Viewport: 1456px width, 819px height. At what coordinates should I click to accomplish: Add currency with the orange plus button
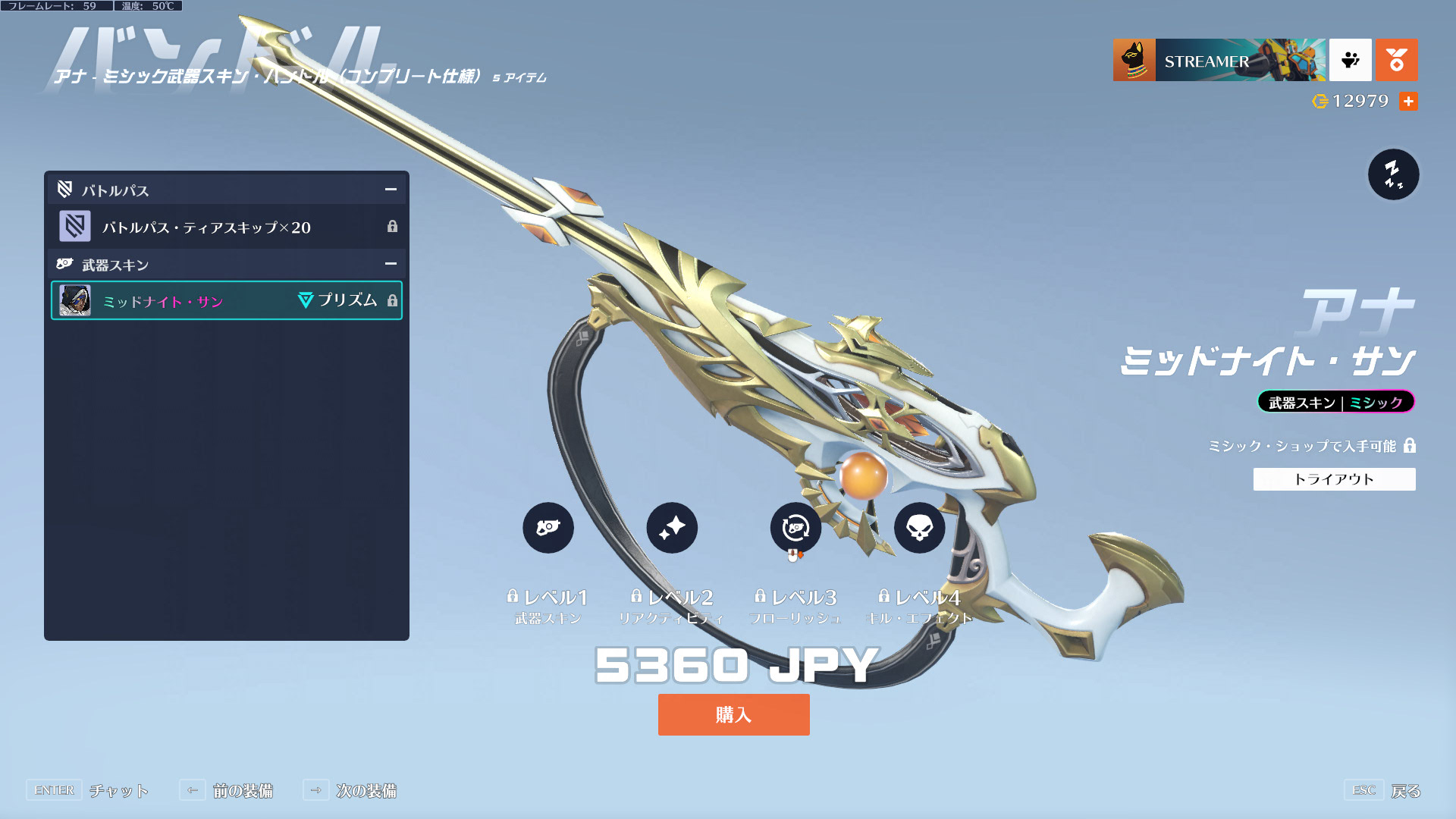pyautogui.click(x=1408, y=101)
